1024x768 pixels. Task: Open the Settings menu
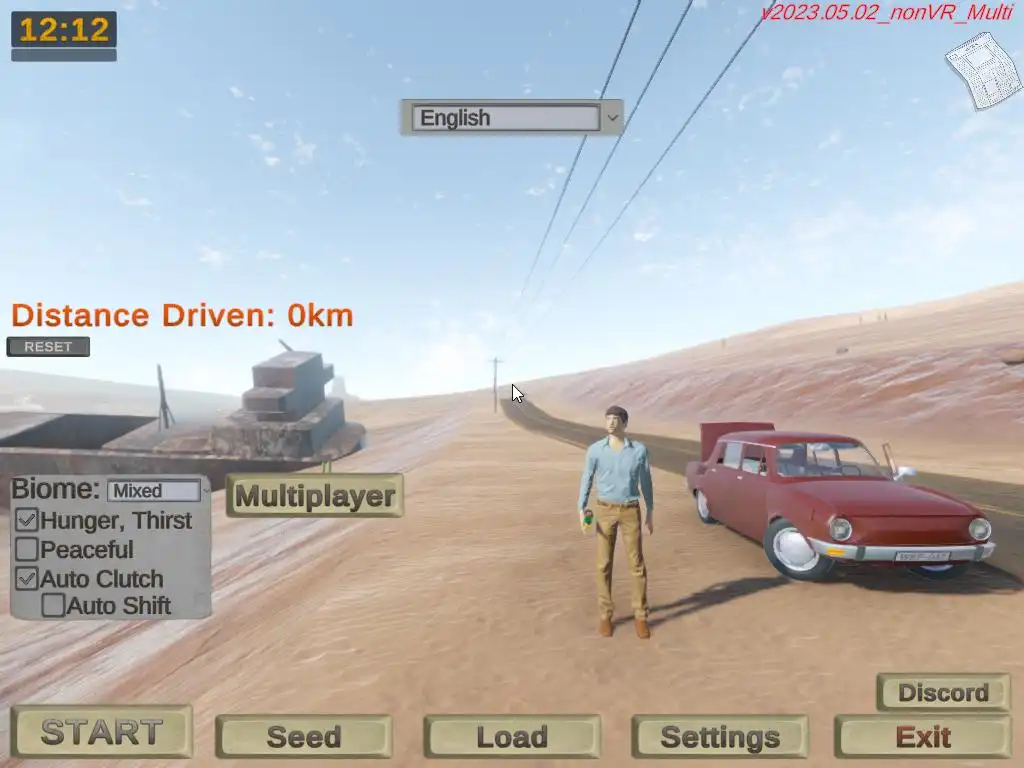(720, 737)
